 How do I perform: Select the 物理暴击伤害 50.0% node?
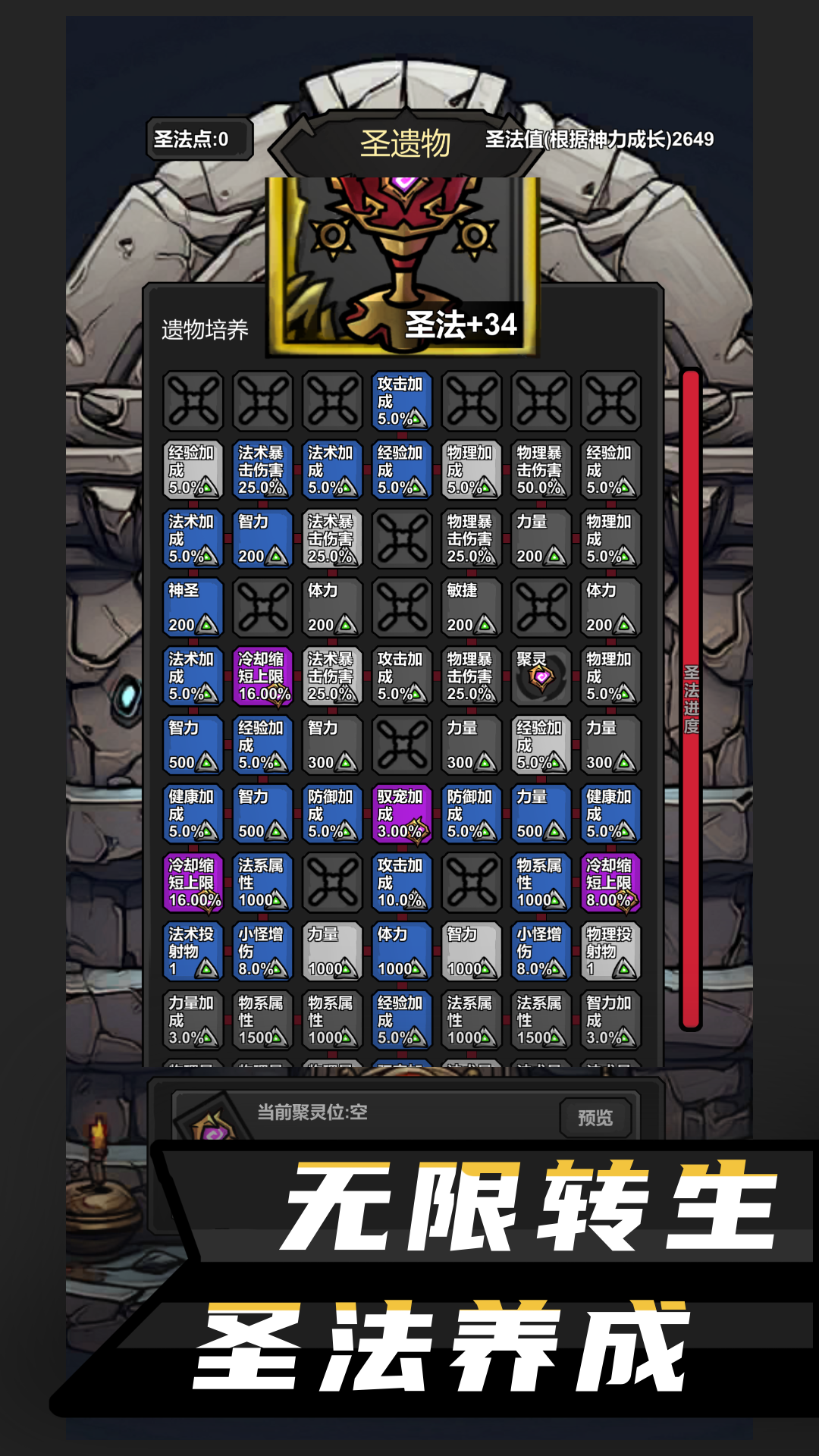pos(540,469)
